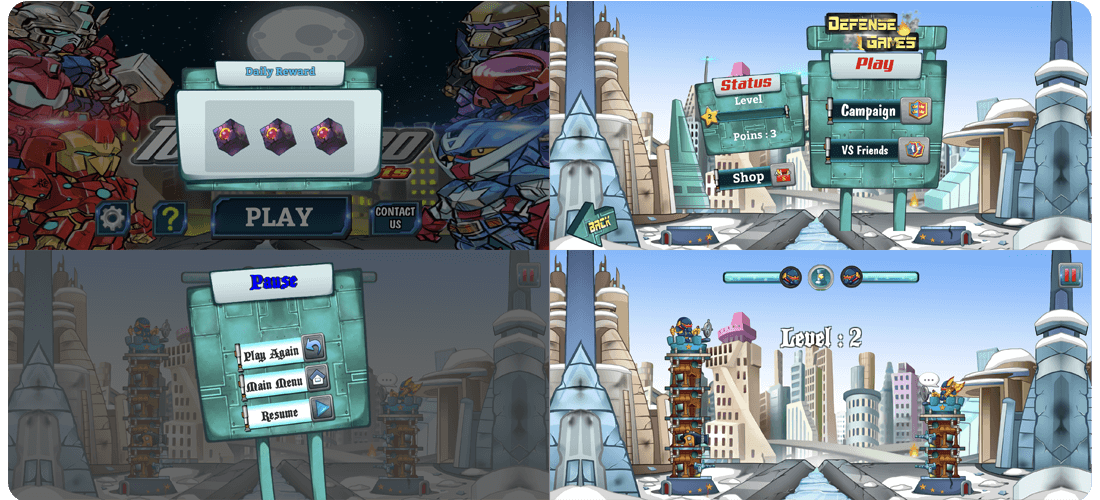Resume the paused game

coord(287,410)
